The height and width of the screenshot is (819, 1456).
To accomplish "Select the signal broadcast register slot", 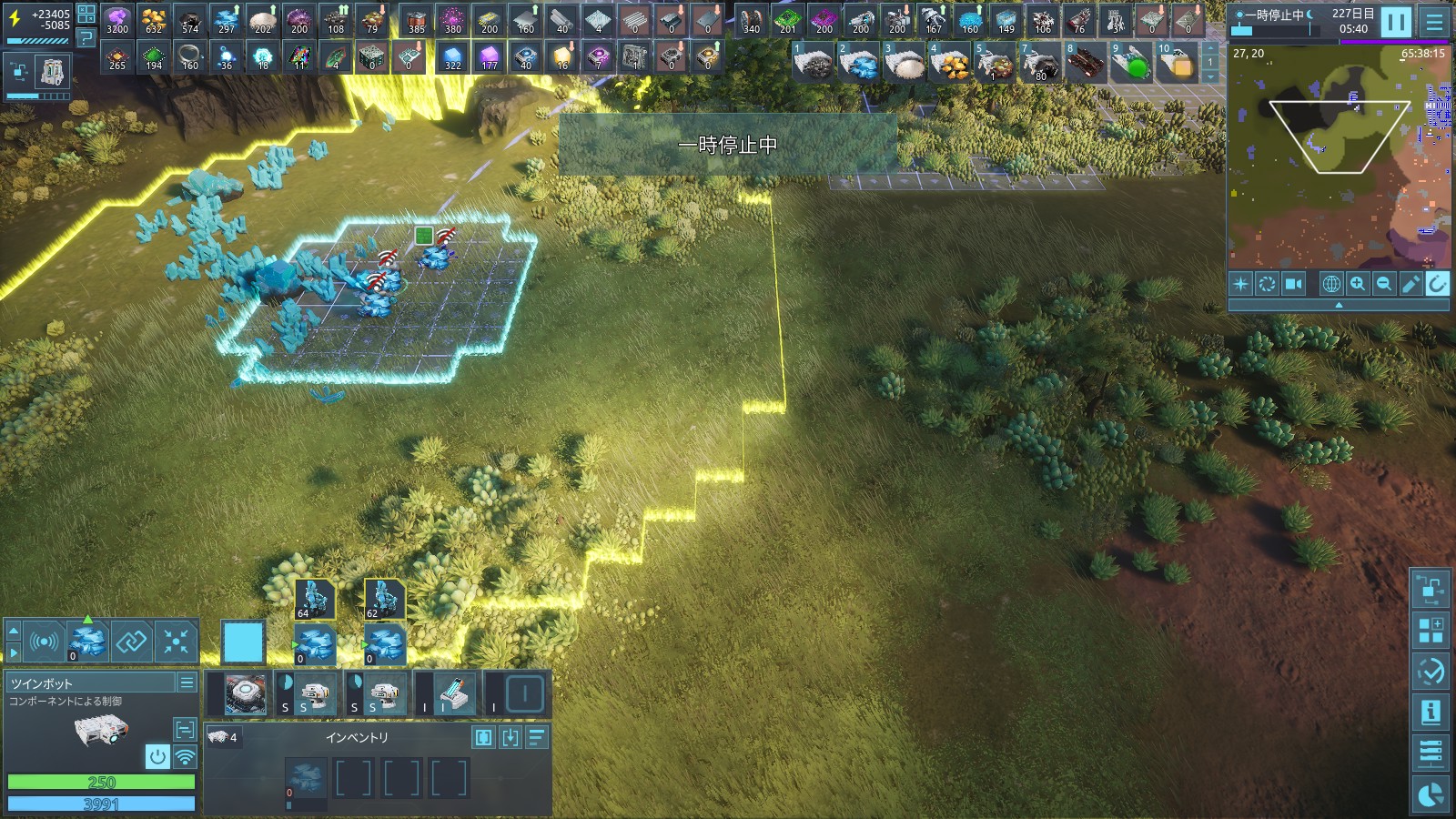I will (x=44, y=642).
